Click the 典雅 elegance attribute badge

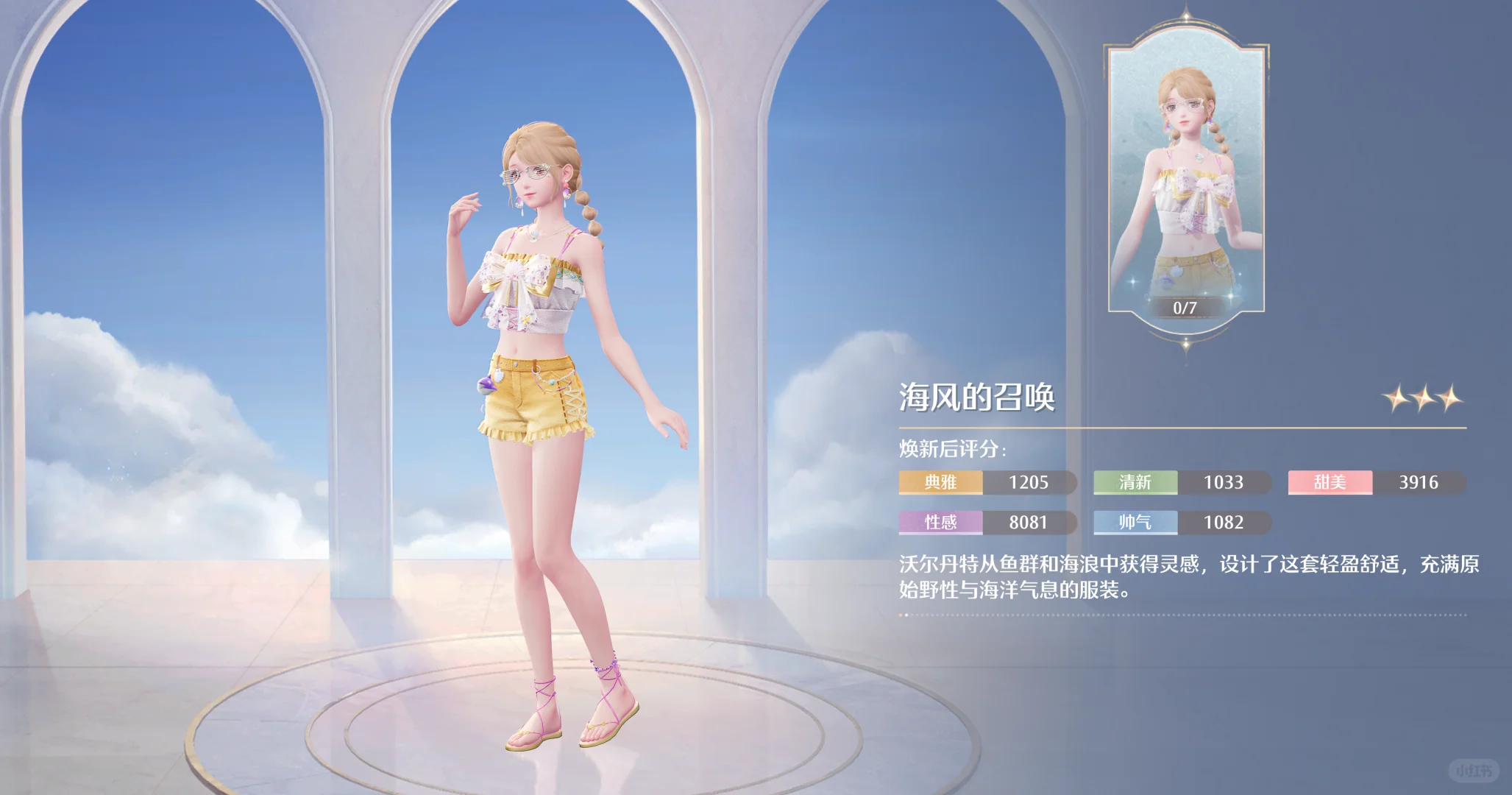pyautogui.click(x=940, y=482)
